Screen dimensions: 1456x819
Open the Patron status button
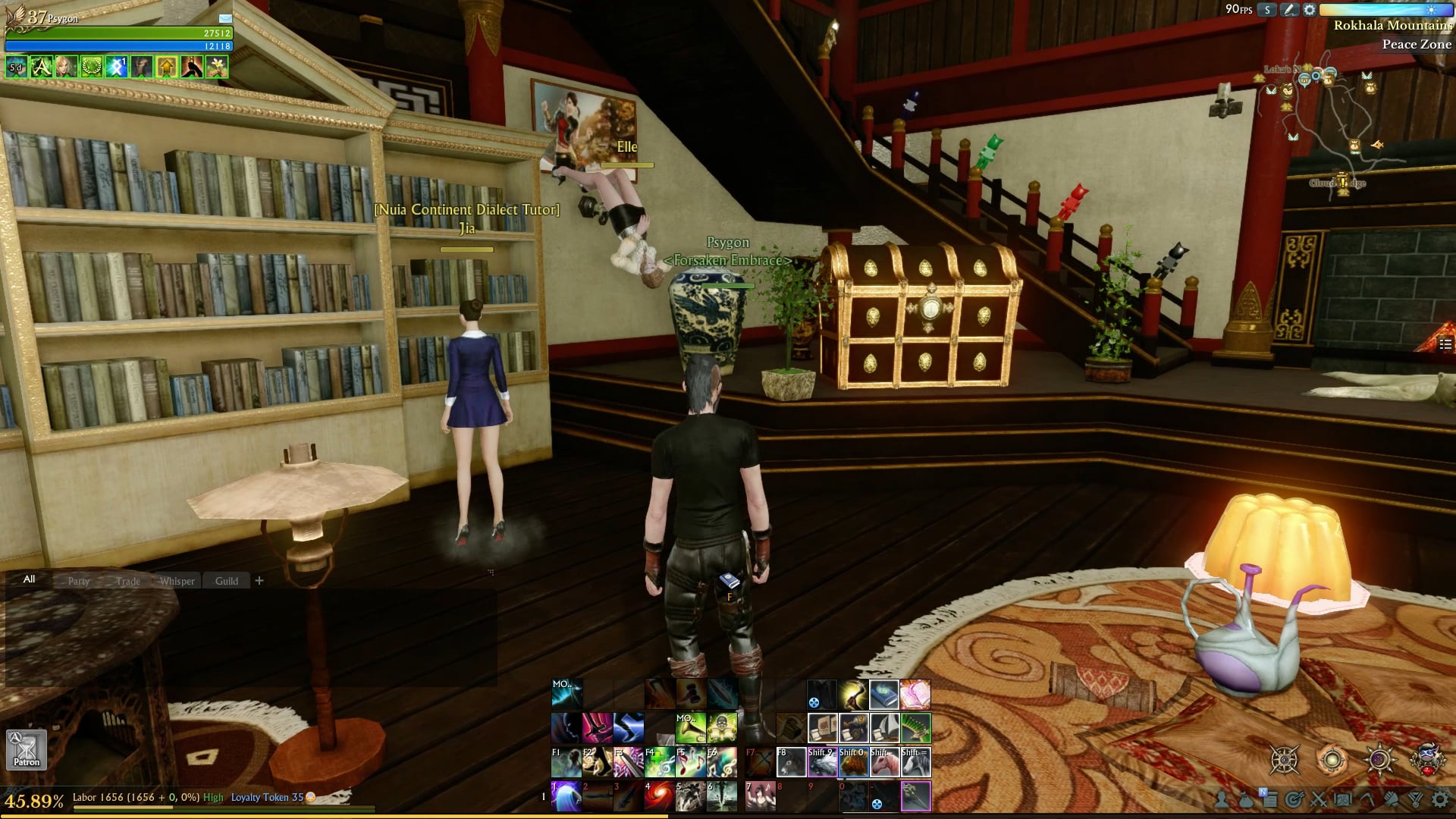click(27, 749)
